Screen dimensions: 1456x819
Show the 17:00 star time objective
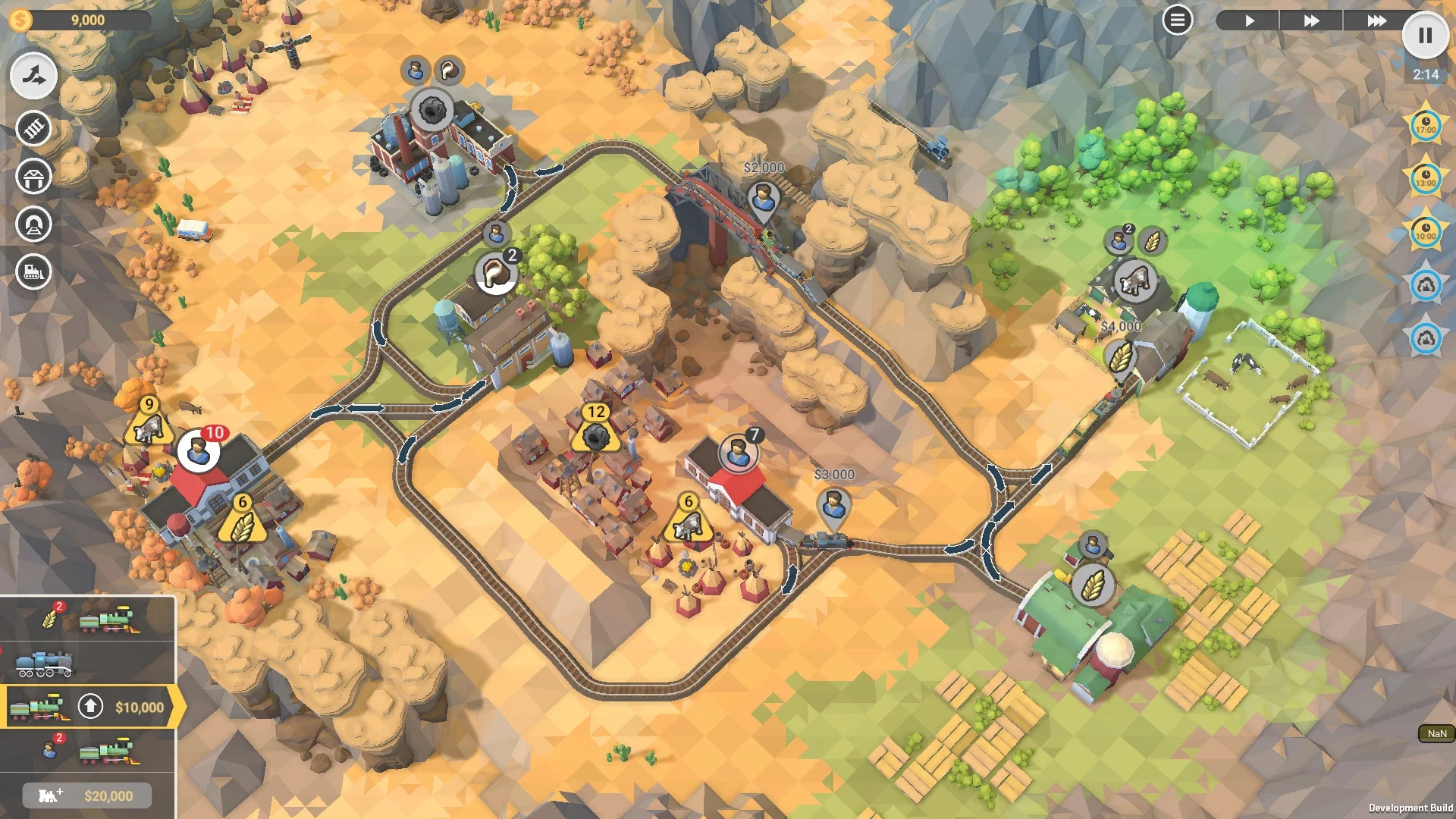[1426, 125]
